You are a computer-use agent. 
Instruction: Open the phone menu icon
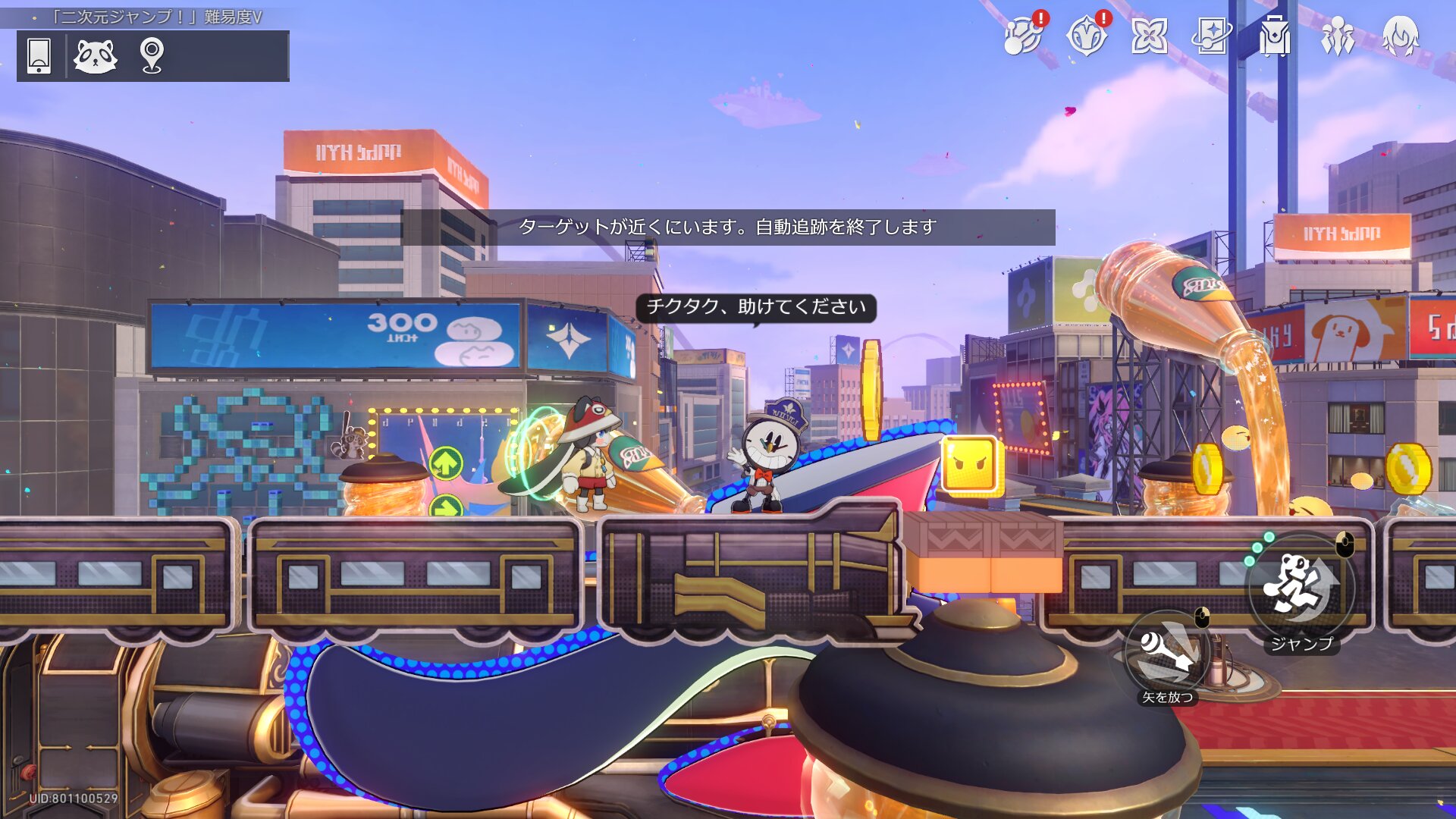(x=39, y=55)
